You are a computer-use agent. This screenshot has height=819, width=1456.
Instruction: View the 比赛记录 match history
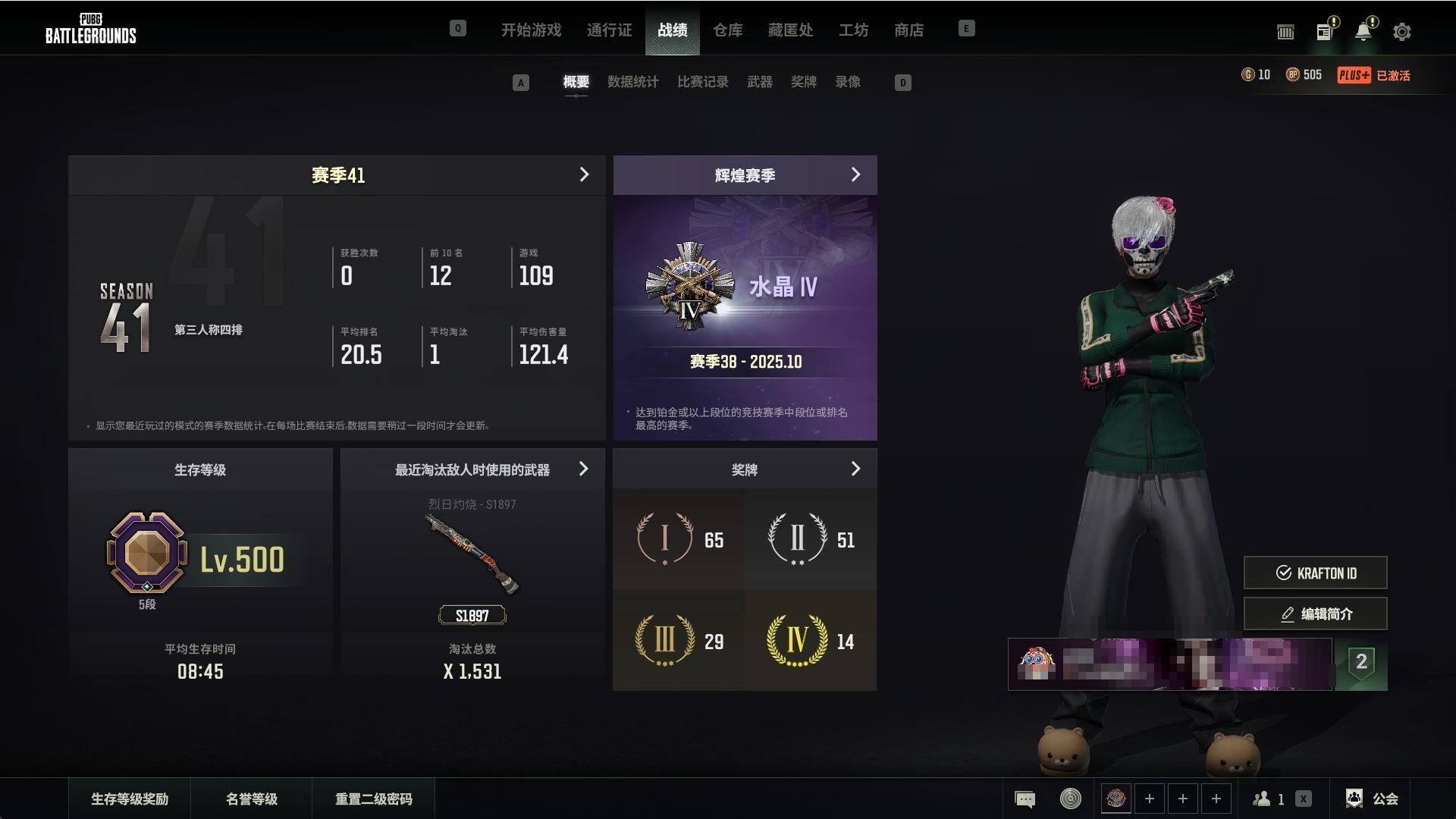[702, 82]
